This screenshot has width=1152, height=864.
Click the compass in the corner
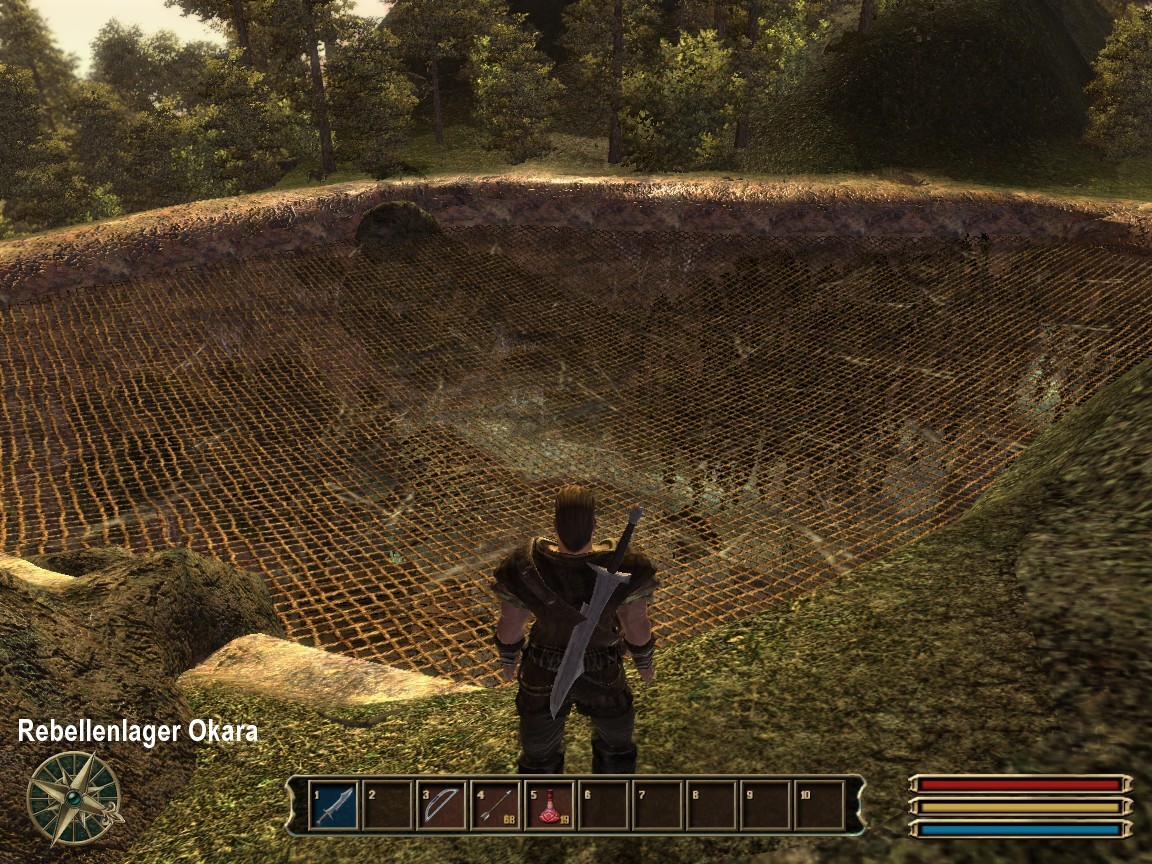tap(73, 797)
